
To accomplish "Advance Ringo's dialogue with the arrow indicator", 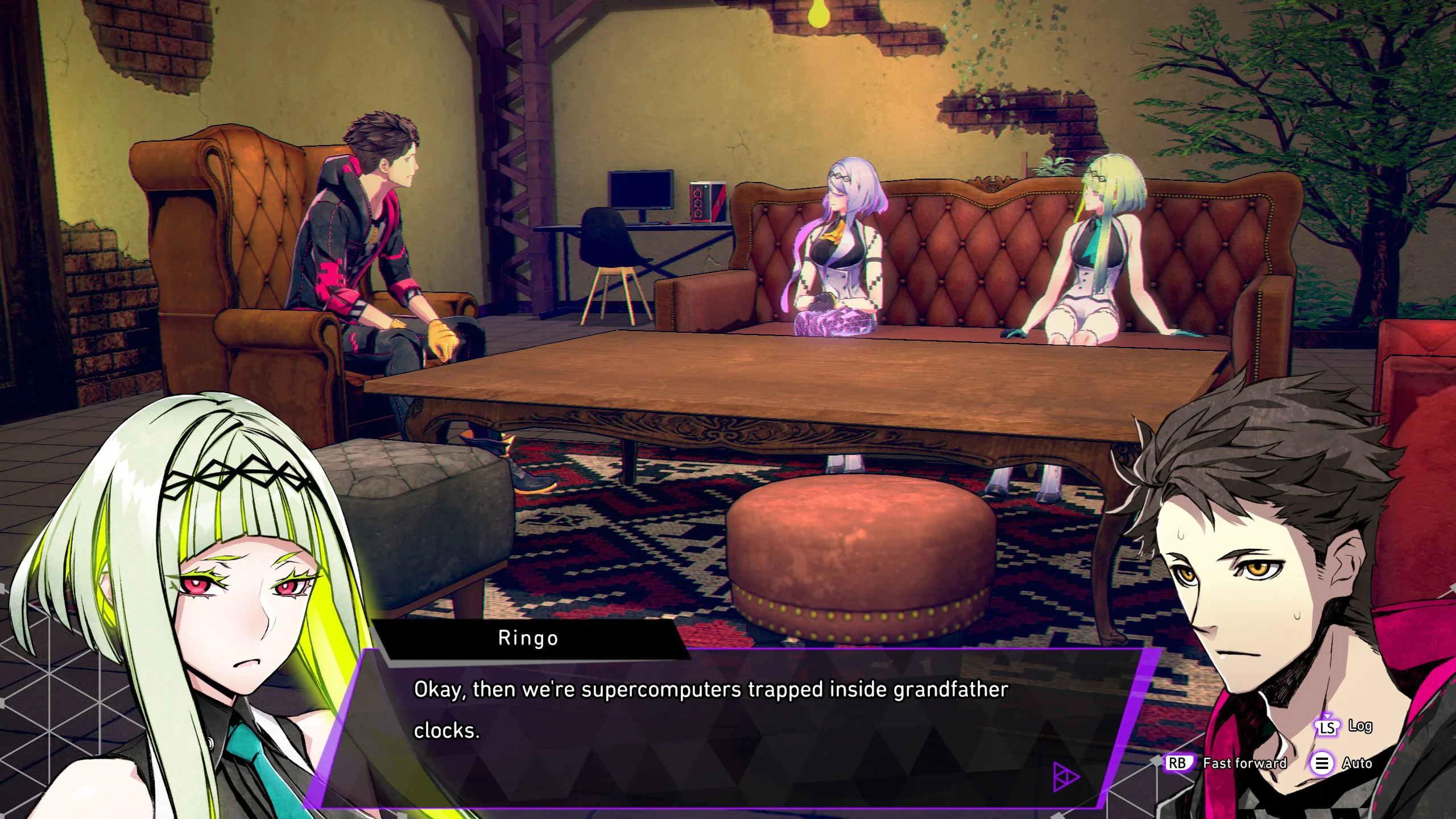I will coord(1065,776).
